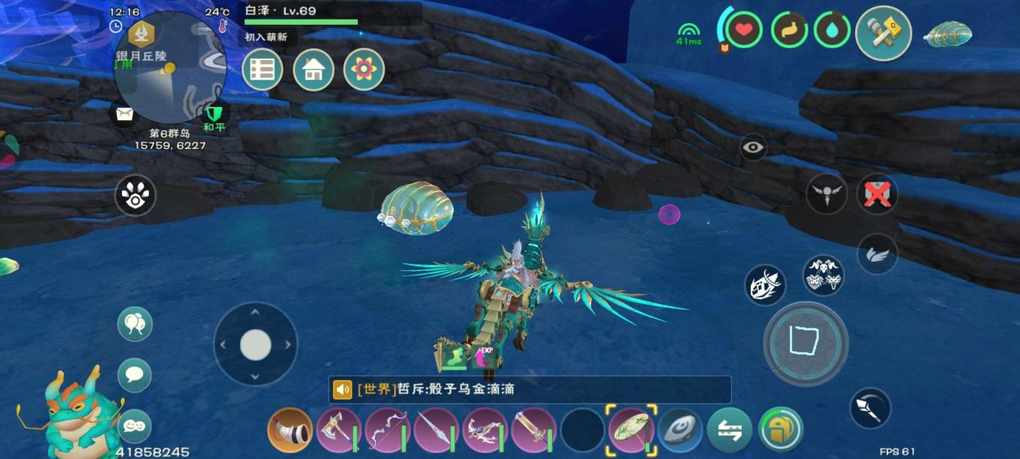Viewport: 1020px width, 459px height.
Task: Click the world chat message bar
Action: (530, 389)
